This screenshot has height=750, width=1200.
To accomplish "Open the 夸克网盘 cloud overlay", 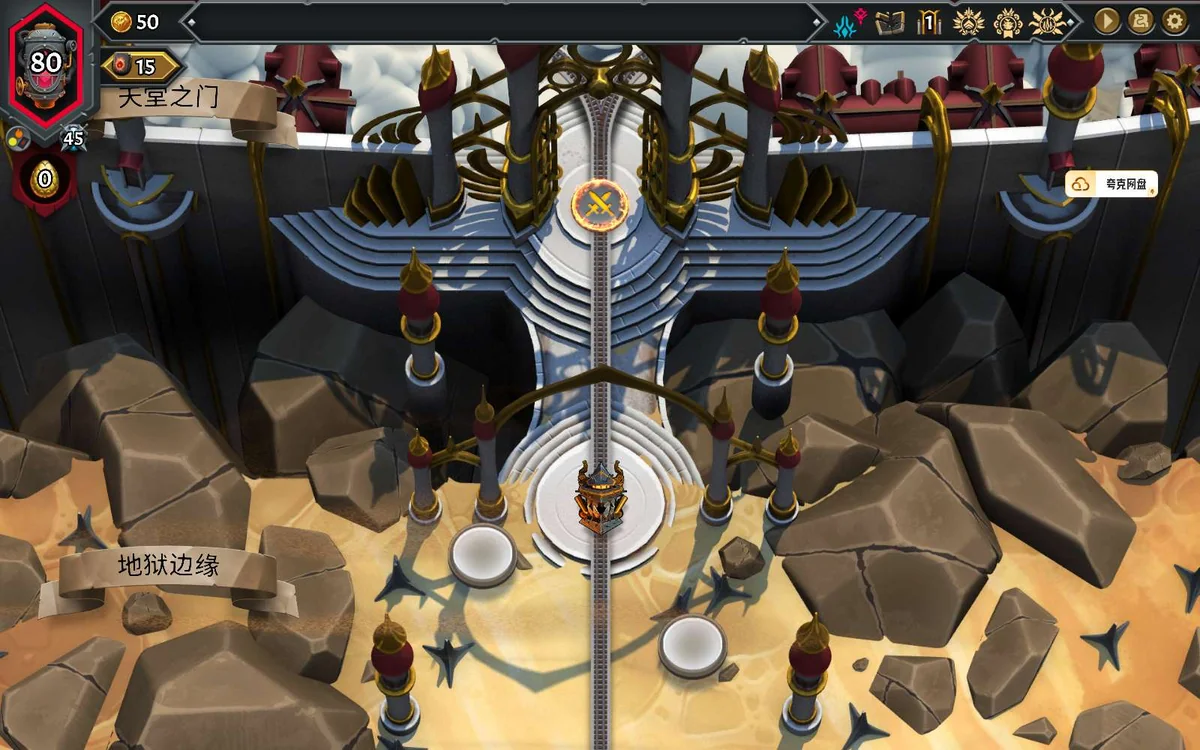I will (1111, 184).
